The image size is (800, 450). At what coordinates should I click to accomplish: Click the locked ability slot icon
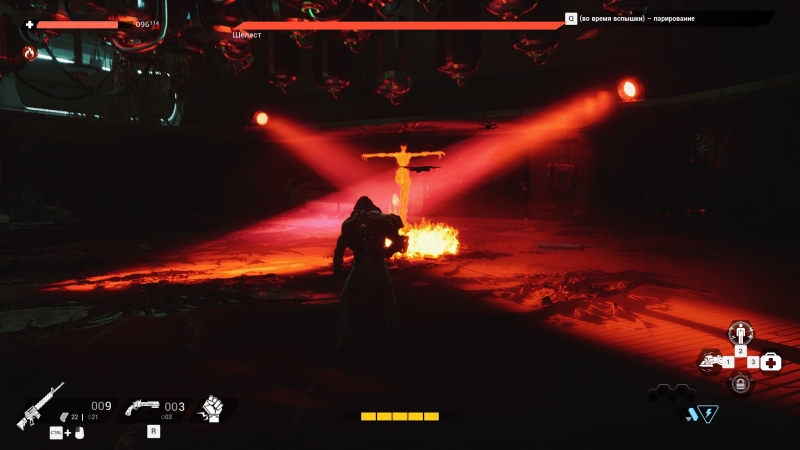pyautogui.click(x=740, y=383)
